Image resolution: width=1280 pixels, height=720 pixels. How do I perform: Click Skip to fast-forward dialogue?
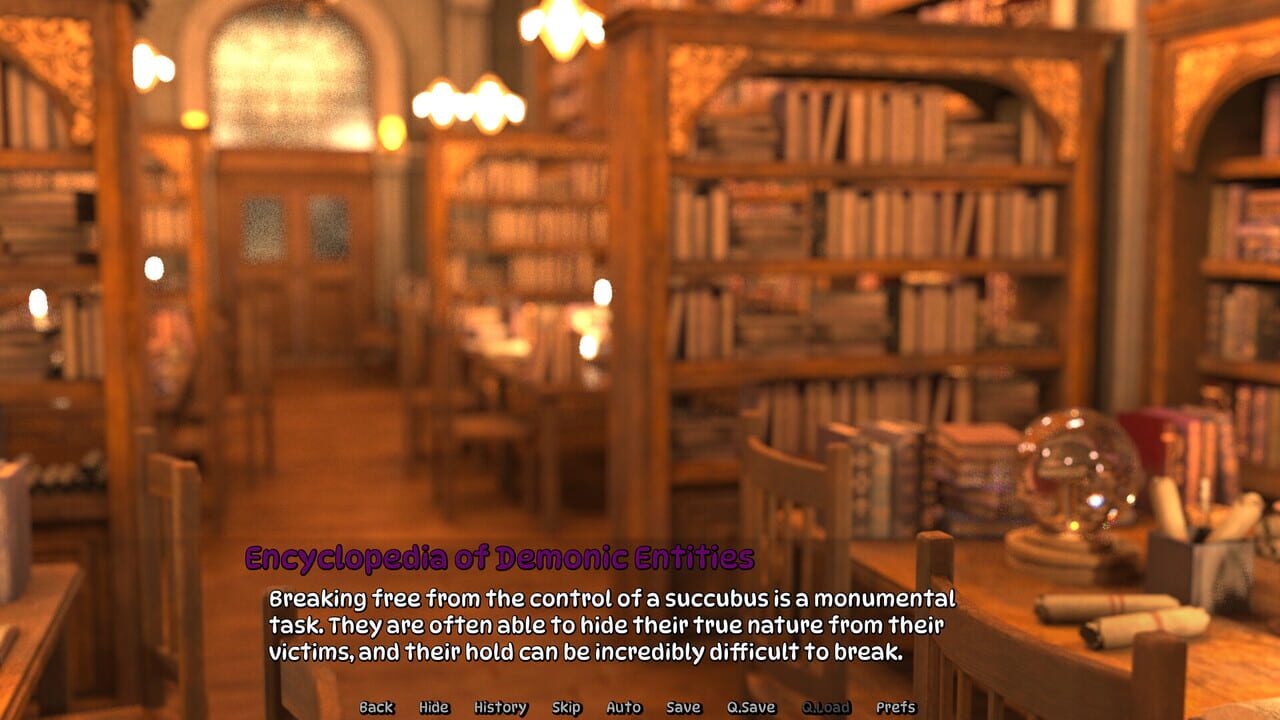[x=565, y=707]
